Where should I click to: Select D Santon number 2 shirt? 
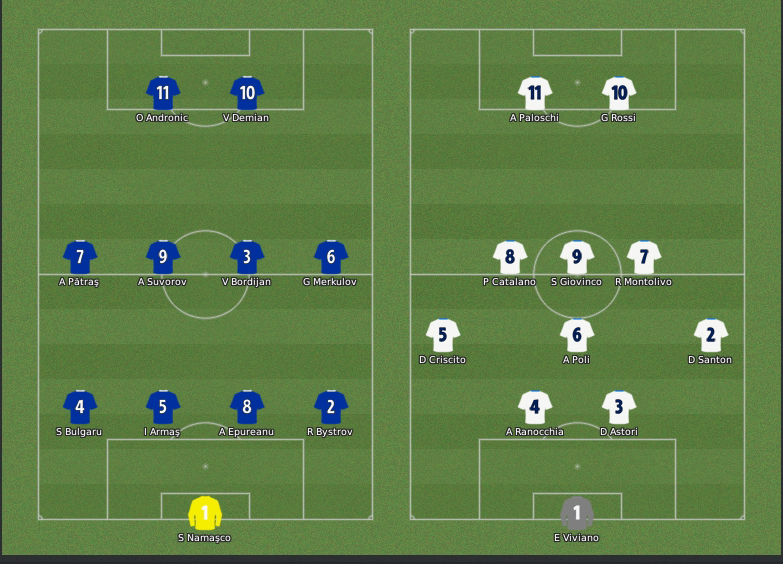[711, 335]
